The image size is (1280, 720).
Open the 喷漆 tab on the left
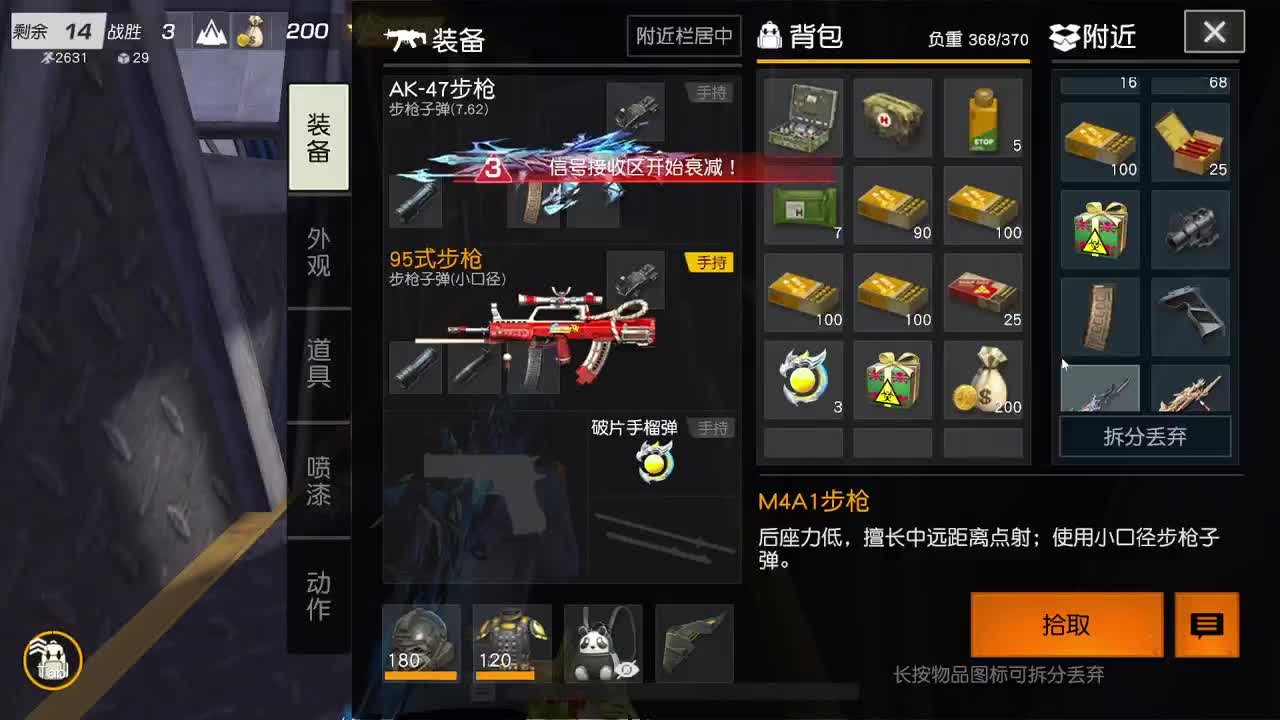(318, 477)
